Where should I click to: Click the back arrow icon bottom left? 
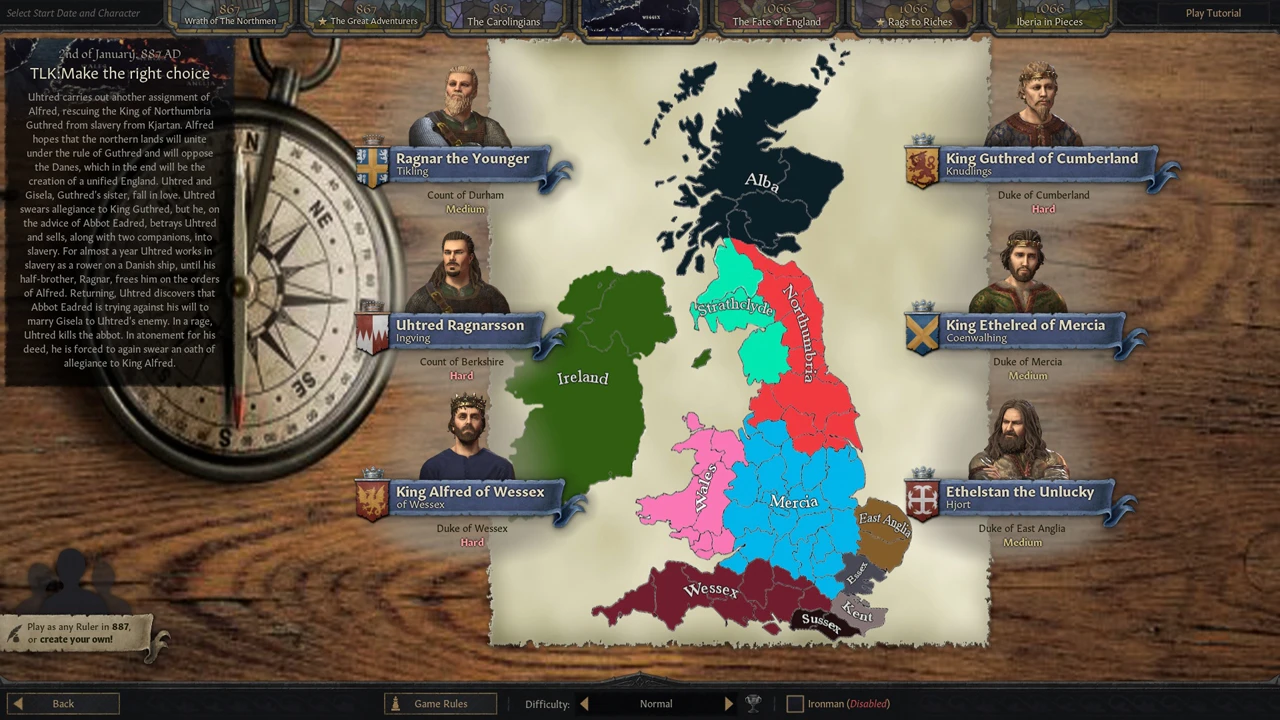17,703
